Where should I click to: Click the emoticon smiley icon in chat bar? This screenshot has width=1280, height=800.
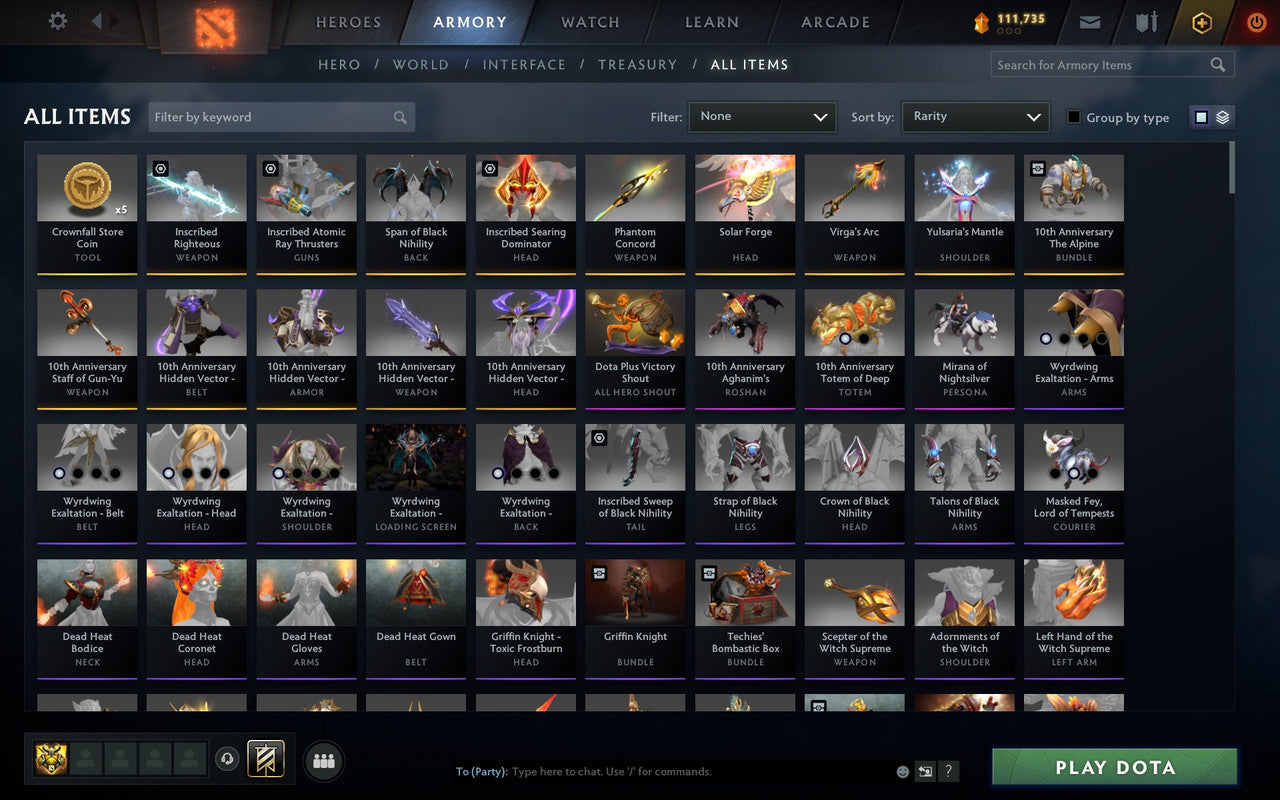(x=901, y=771)
